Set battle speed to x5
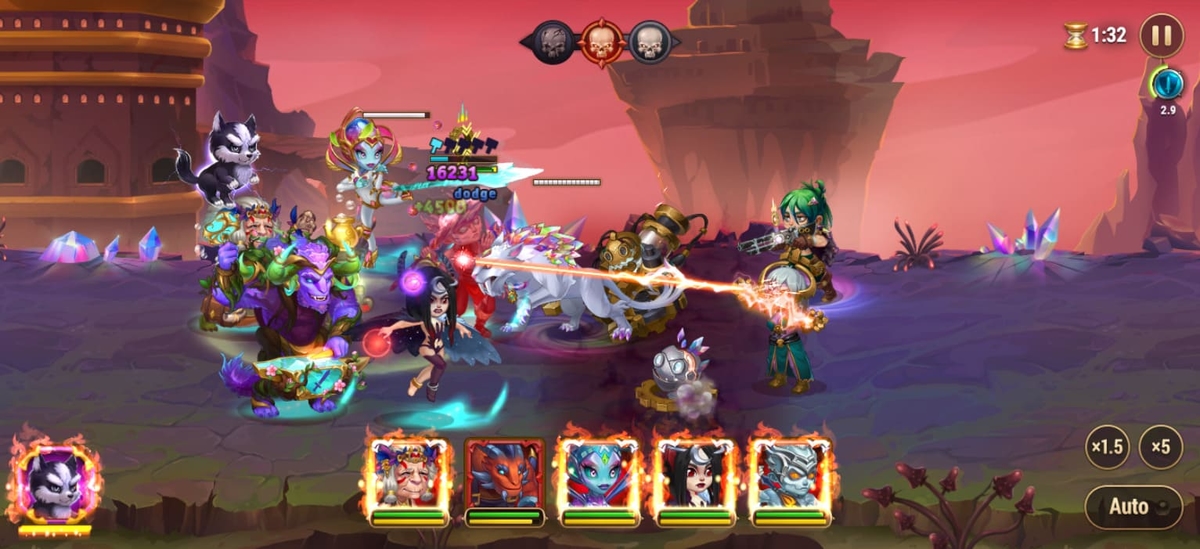This screenshot has width=1200, height=549. pyautogui.click(x=1160, y=447)
